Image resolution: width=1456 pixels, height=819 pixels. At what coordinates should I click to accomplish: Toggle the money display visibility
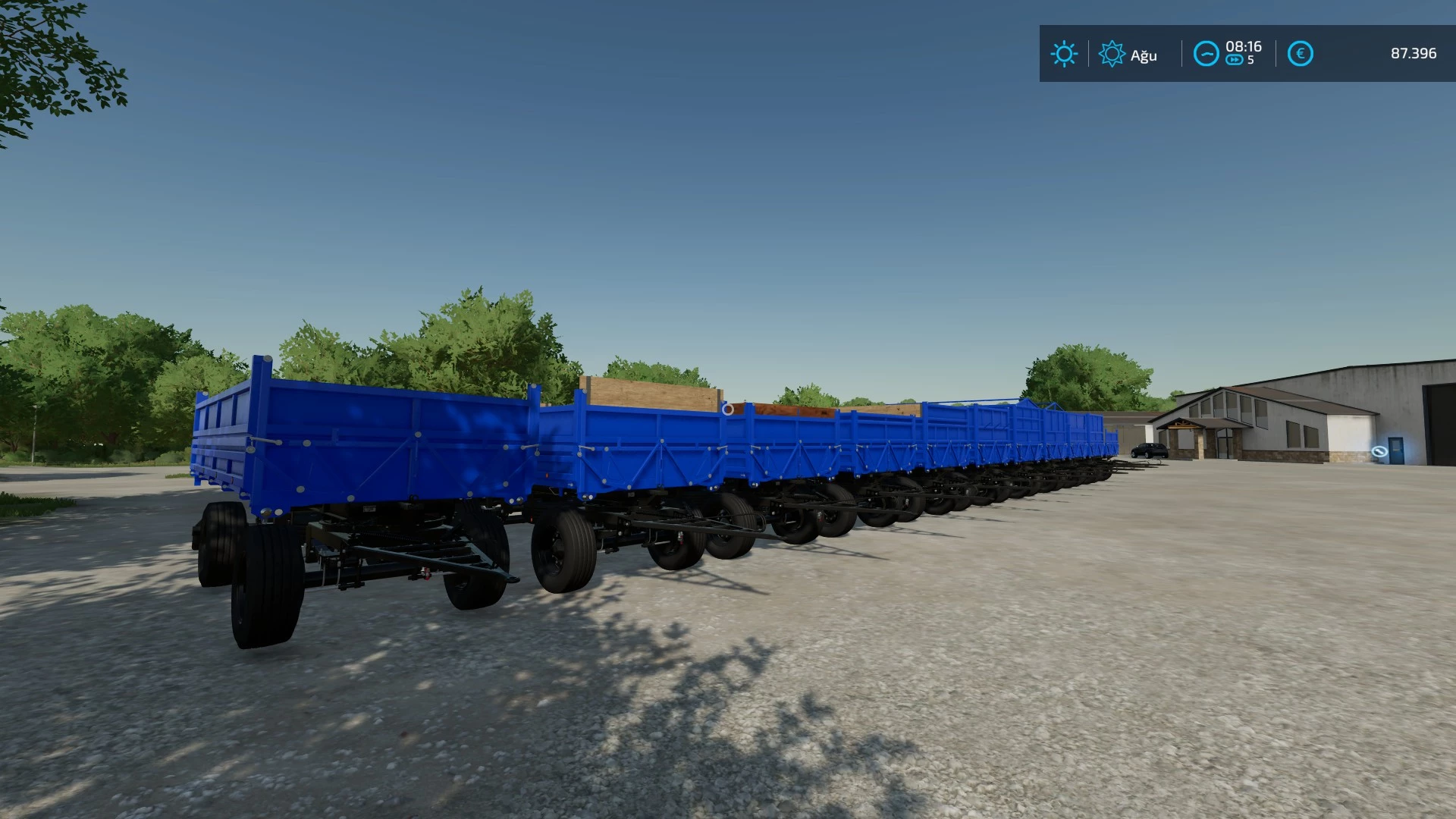point(1414,54)
